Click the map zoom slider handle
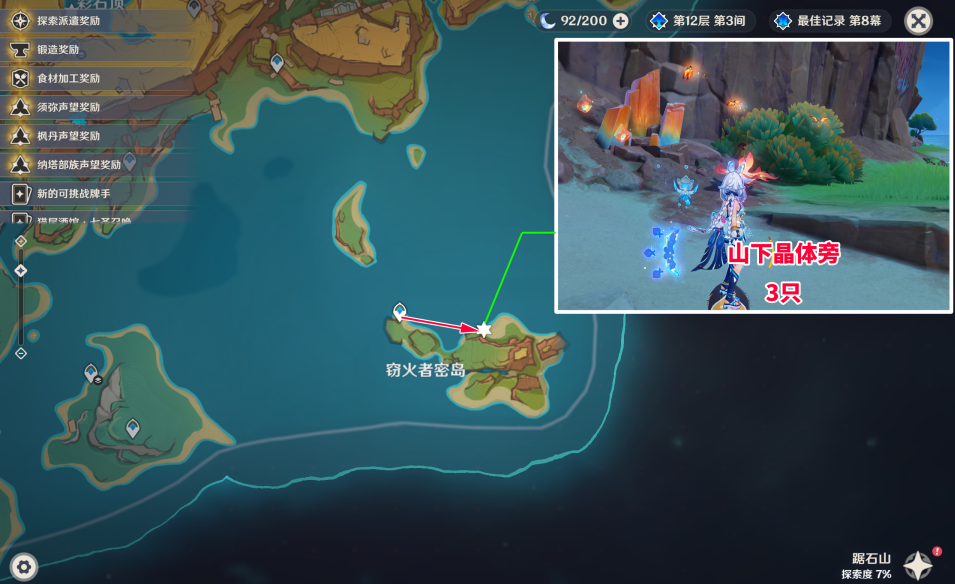This screenshot has height=584, width=955. click(21, 271)
